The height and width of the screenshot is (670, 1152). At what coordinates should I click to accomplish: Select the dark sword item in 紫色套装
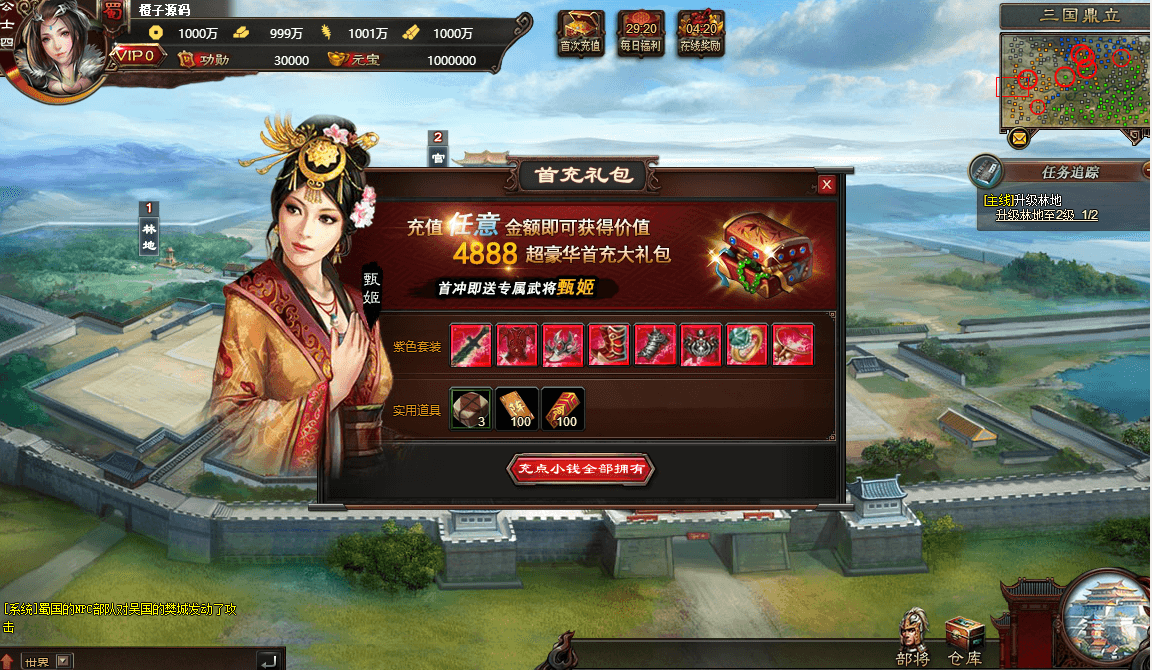pyautogui.click(x=471, y=346)
